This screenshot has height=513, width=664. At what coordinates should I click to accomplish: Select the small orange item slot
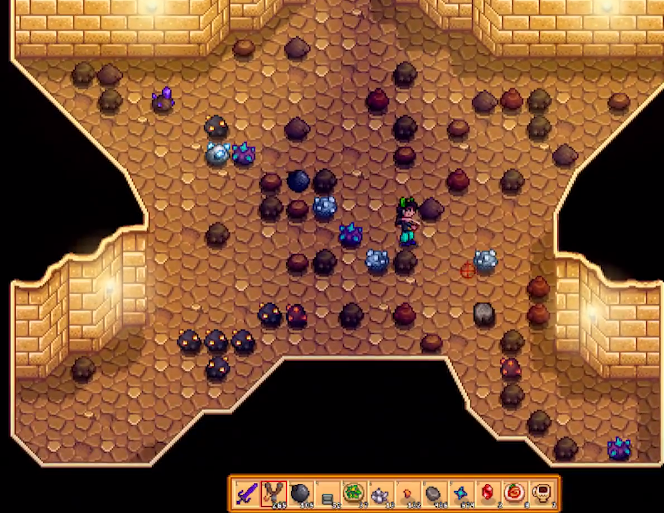[407, 492]
